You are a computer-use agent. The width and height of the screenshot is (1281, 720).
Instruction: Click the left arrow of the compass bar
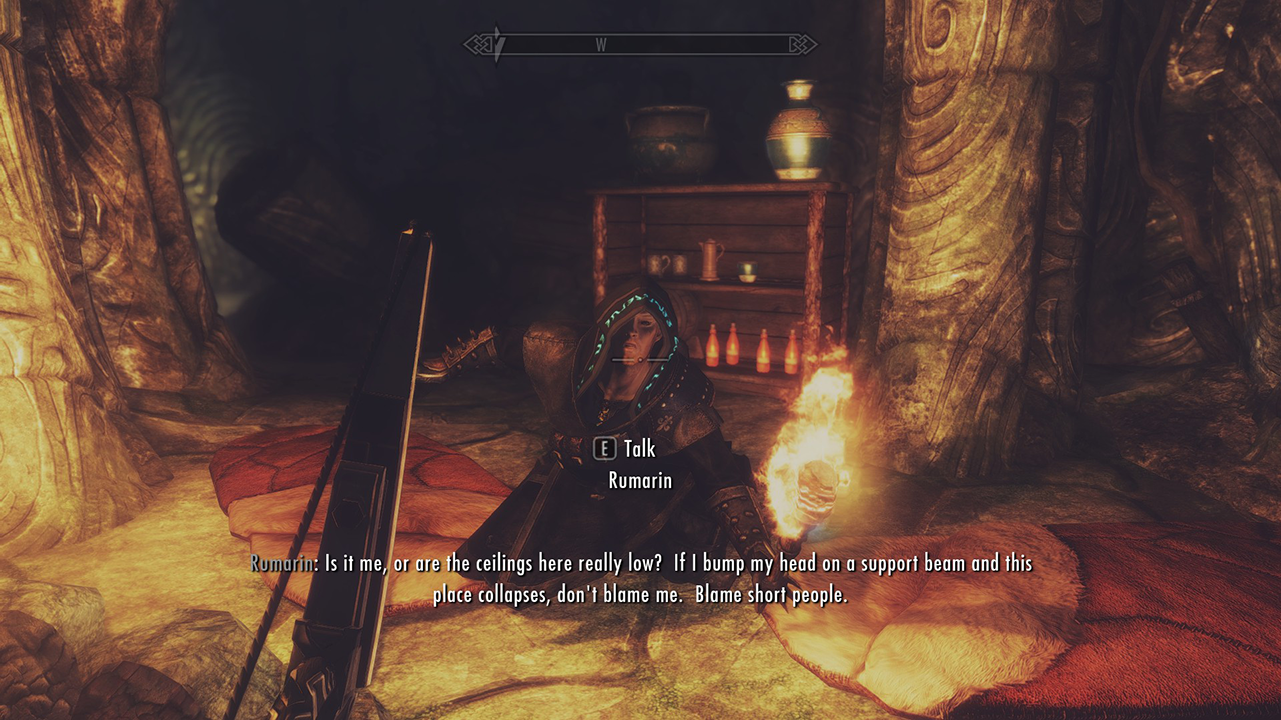point(477,43)
